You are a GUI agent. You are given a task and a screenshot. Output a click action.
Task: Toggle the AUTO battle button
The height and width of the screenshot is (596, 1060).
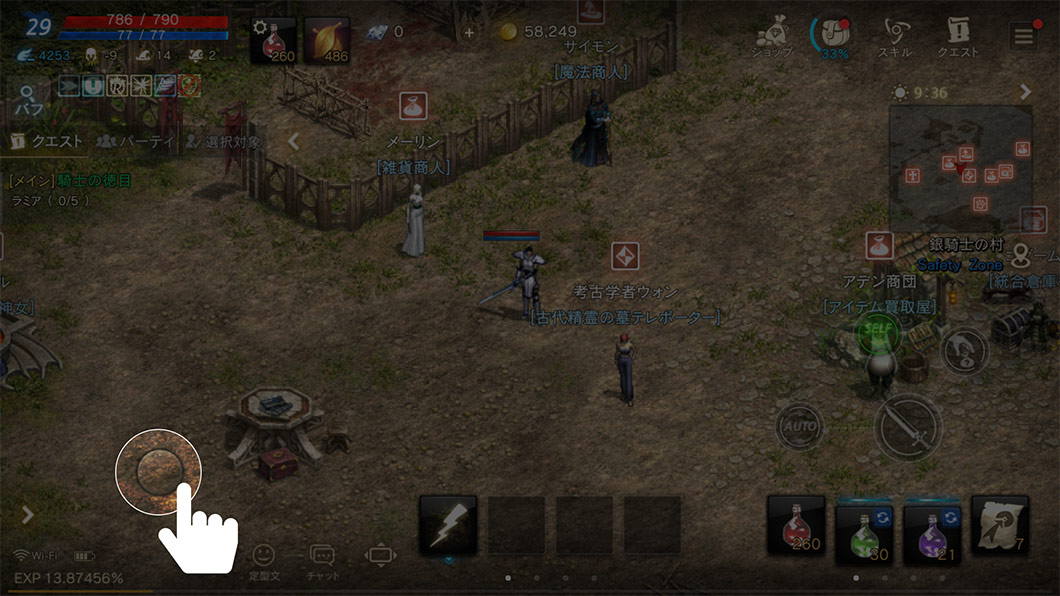tap(799, 427)
